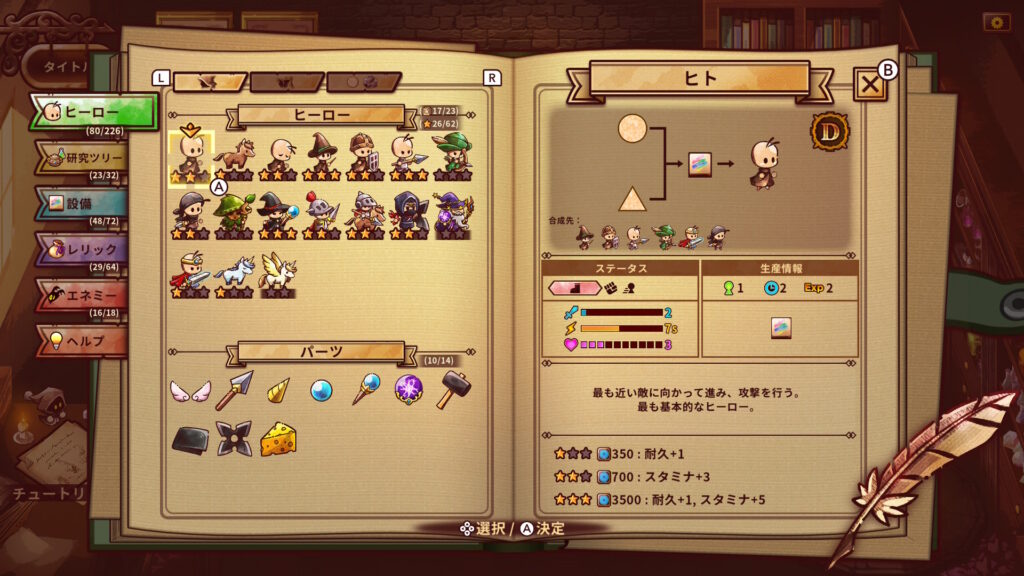Select the purple wizard with orb

coord(453,213)
